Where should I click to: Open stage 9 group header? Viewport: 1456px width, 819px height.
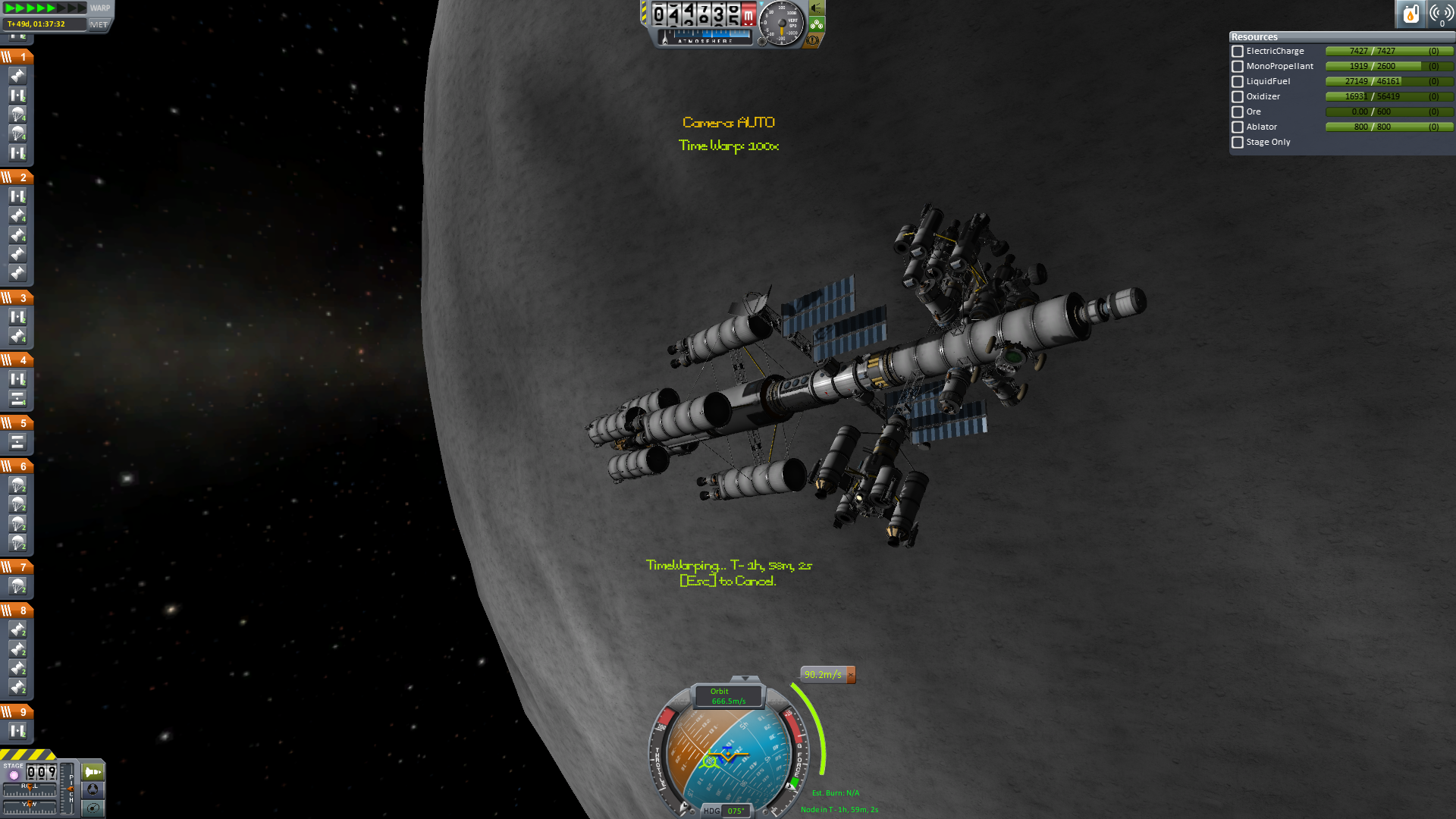point(17,712)
